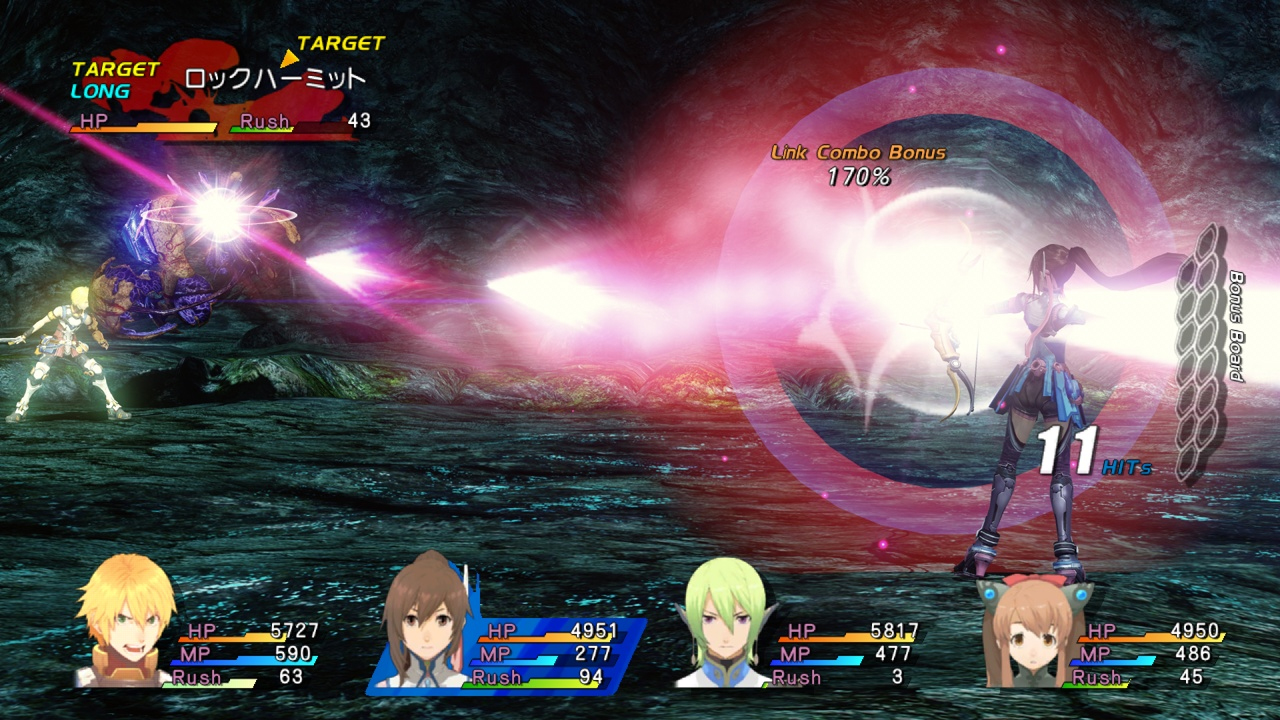Click the ロックハーミット enemy target name
This screenshot has height=720, width=1280.
coord(275,79)
